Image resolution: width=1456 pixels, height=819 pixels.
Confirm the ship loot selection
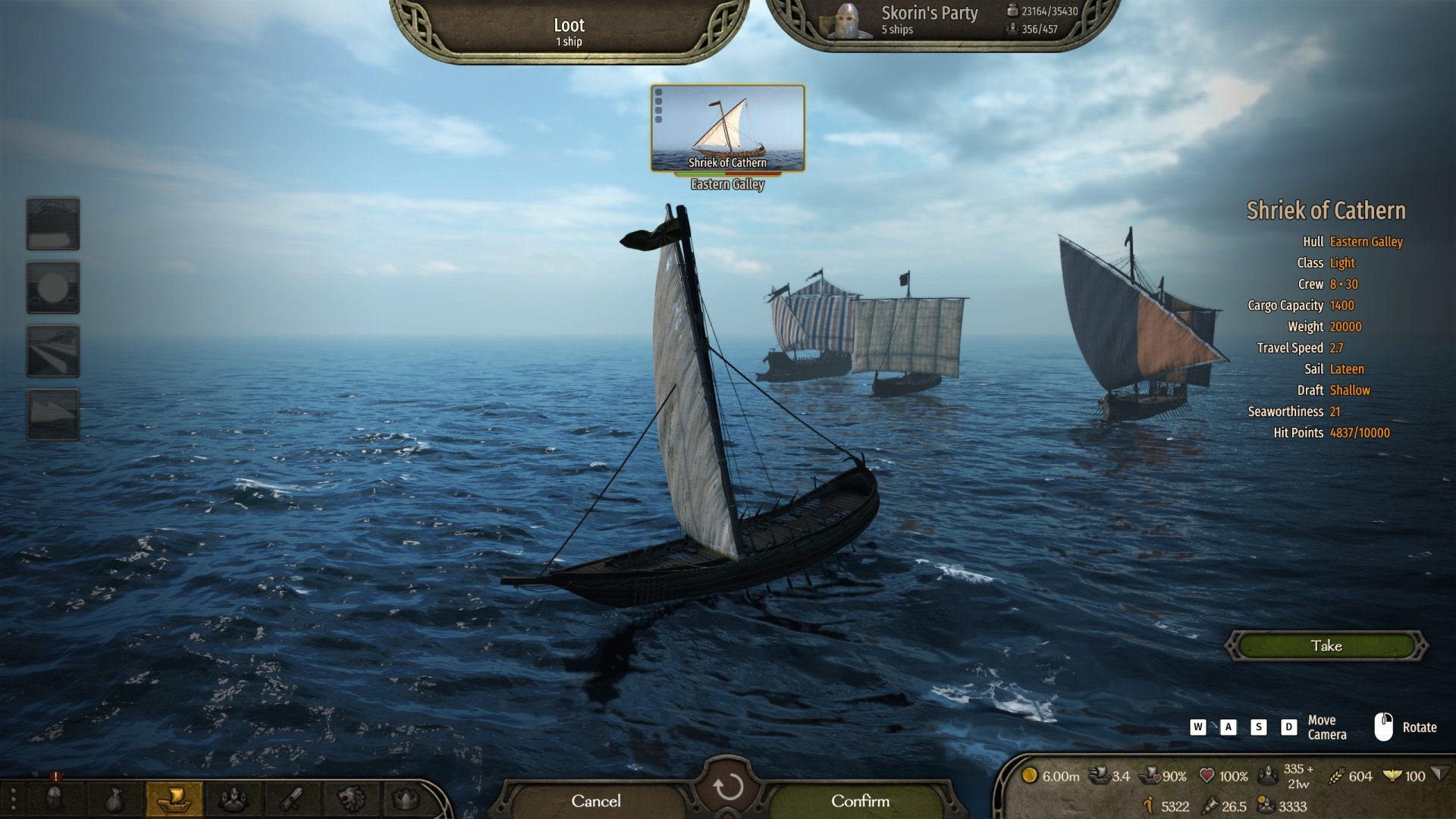pos(860,801)
